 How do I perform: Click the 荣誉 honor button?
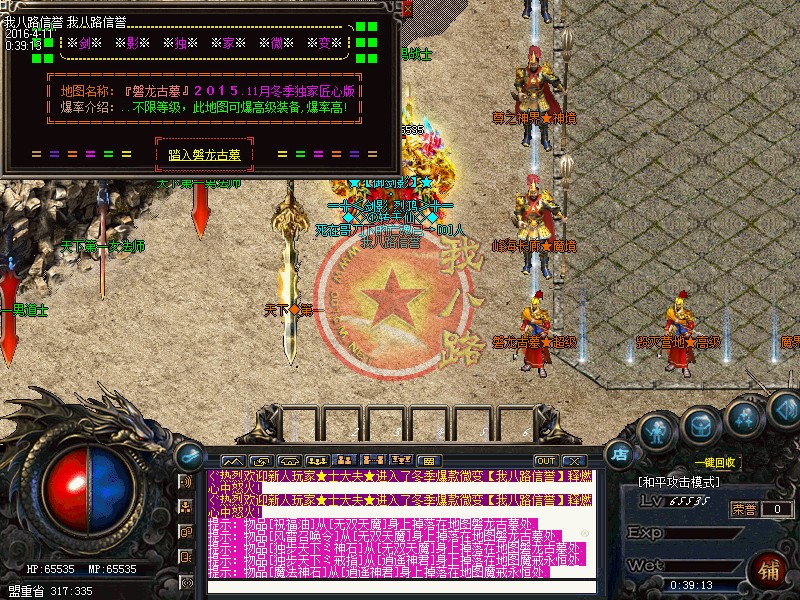coord(745,508)
